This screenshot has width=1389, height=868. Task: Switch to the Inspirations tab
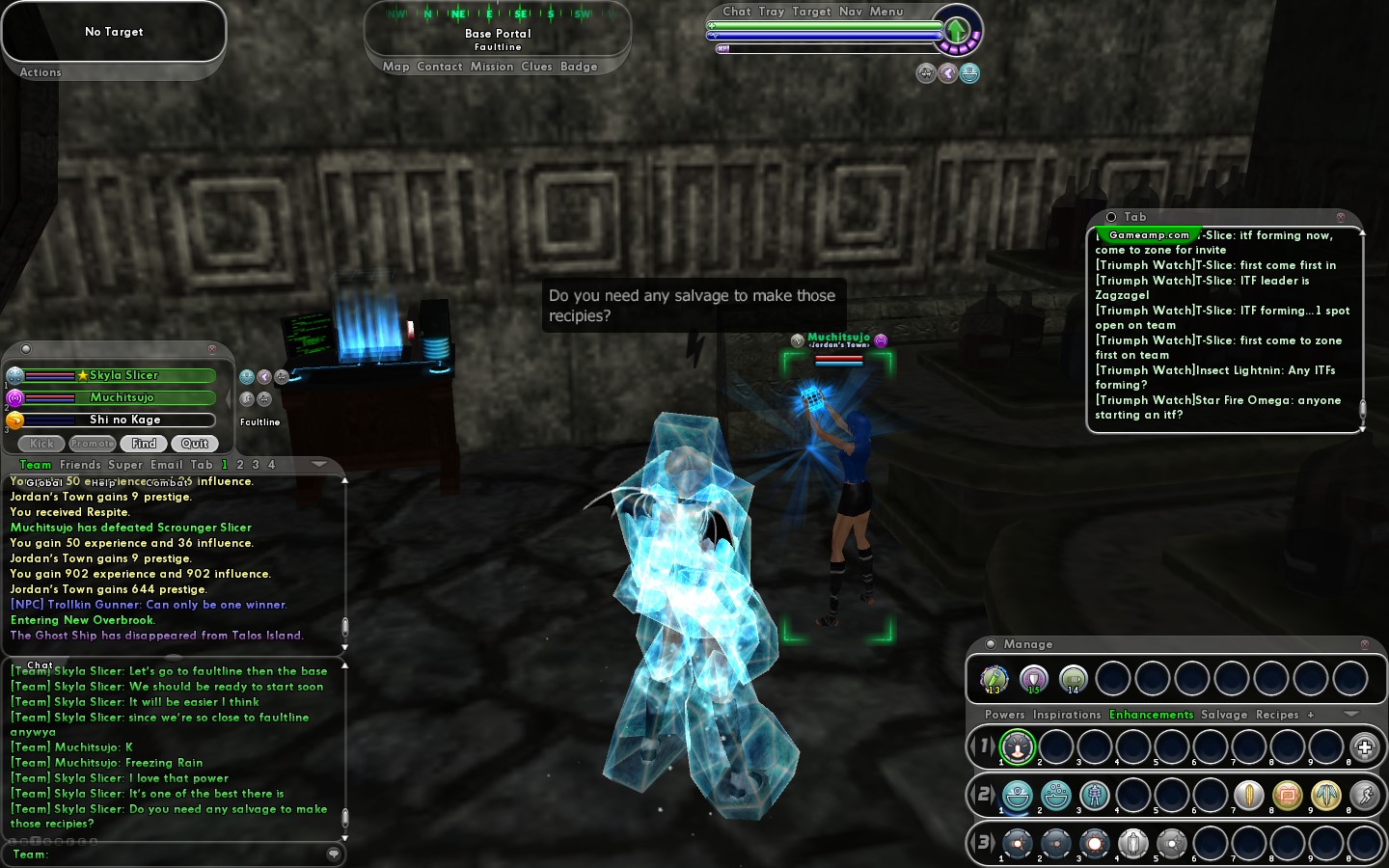click(x=1066, y=715)
